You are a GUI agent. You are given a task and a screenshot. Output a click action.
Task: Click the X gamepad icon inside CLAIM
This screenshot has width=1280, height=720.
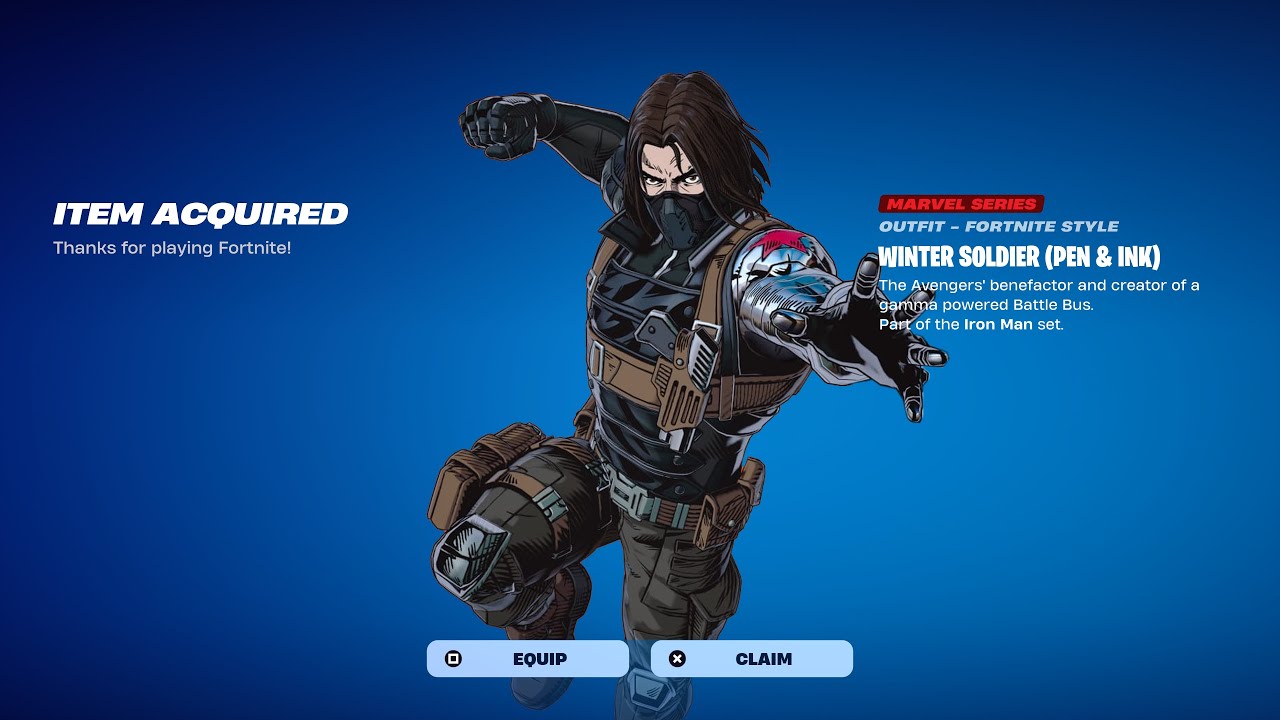(677, 658)
